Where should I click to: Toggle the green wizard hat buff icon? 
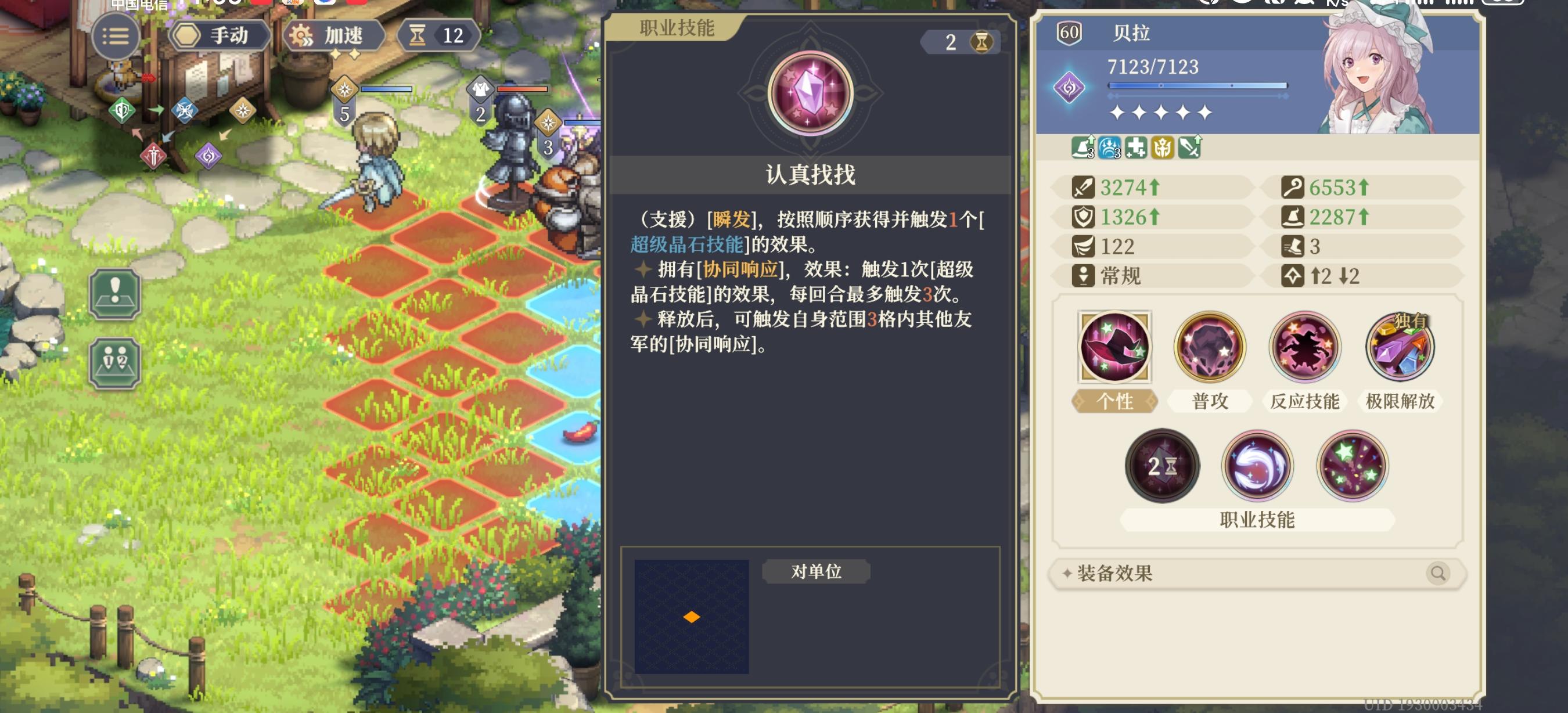[1083, 148]
